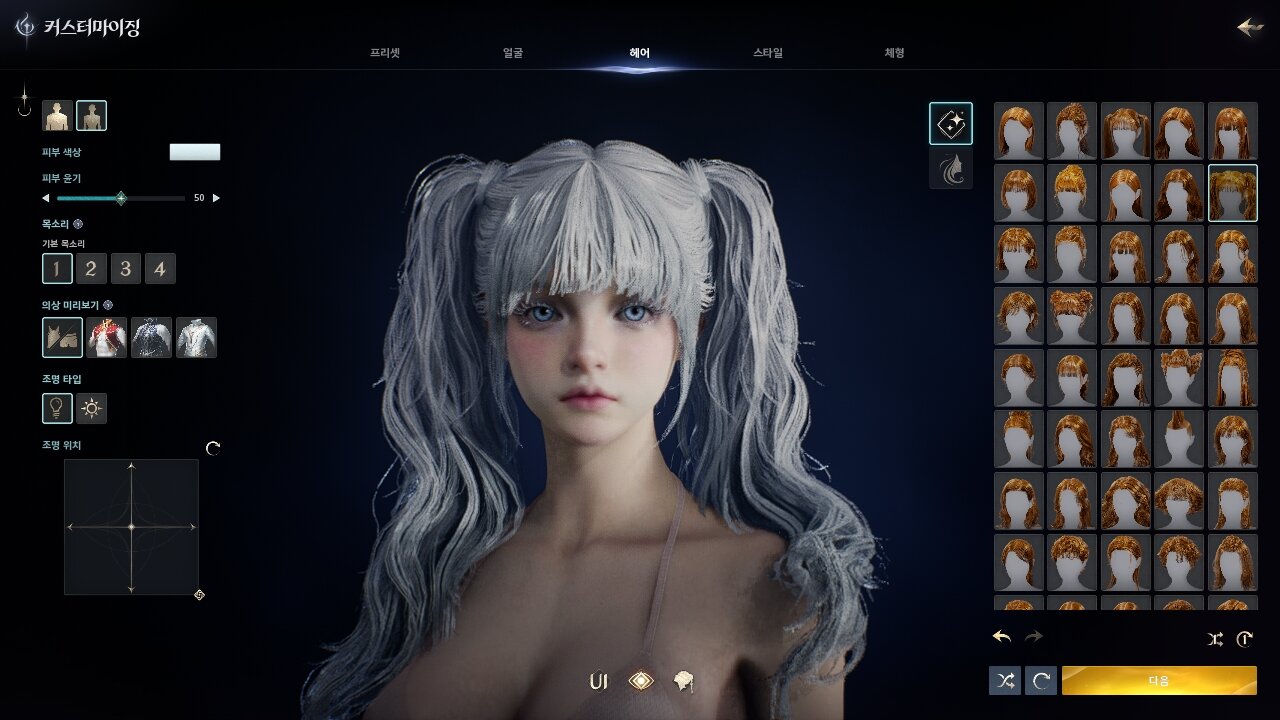Click the back arrow in top corner
The image size is (1280, 720).
click(1249, 27)
